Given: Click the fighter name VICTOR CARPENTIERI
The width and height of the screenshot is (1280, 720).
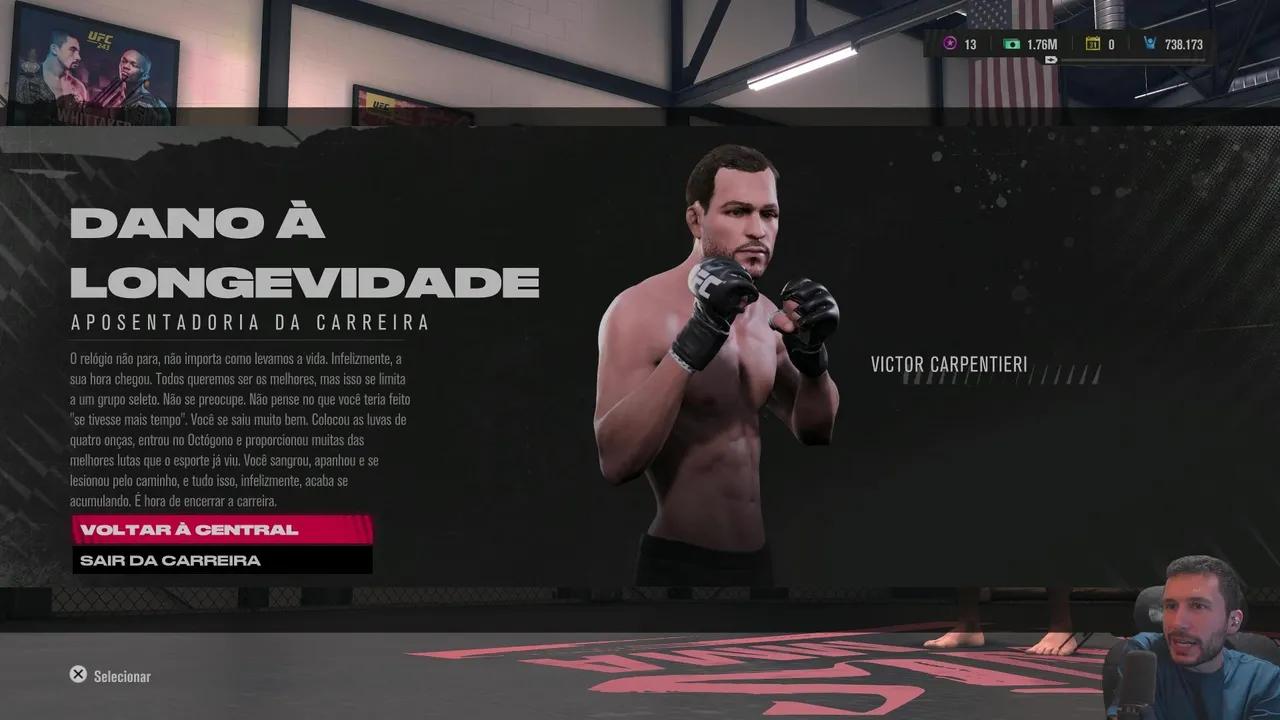Looking at the screenshot, I should (x=950, y=365).
